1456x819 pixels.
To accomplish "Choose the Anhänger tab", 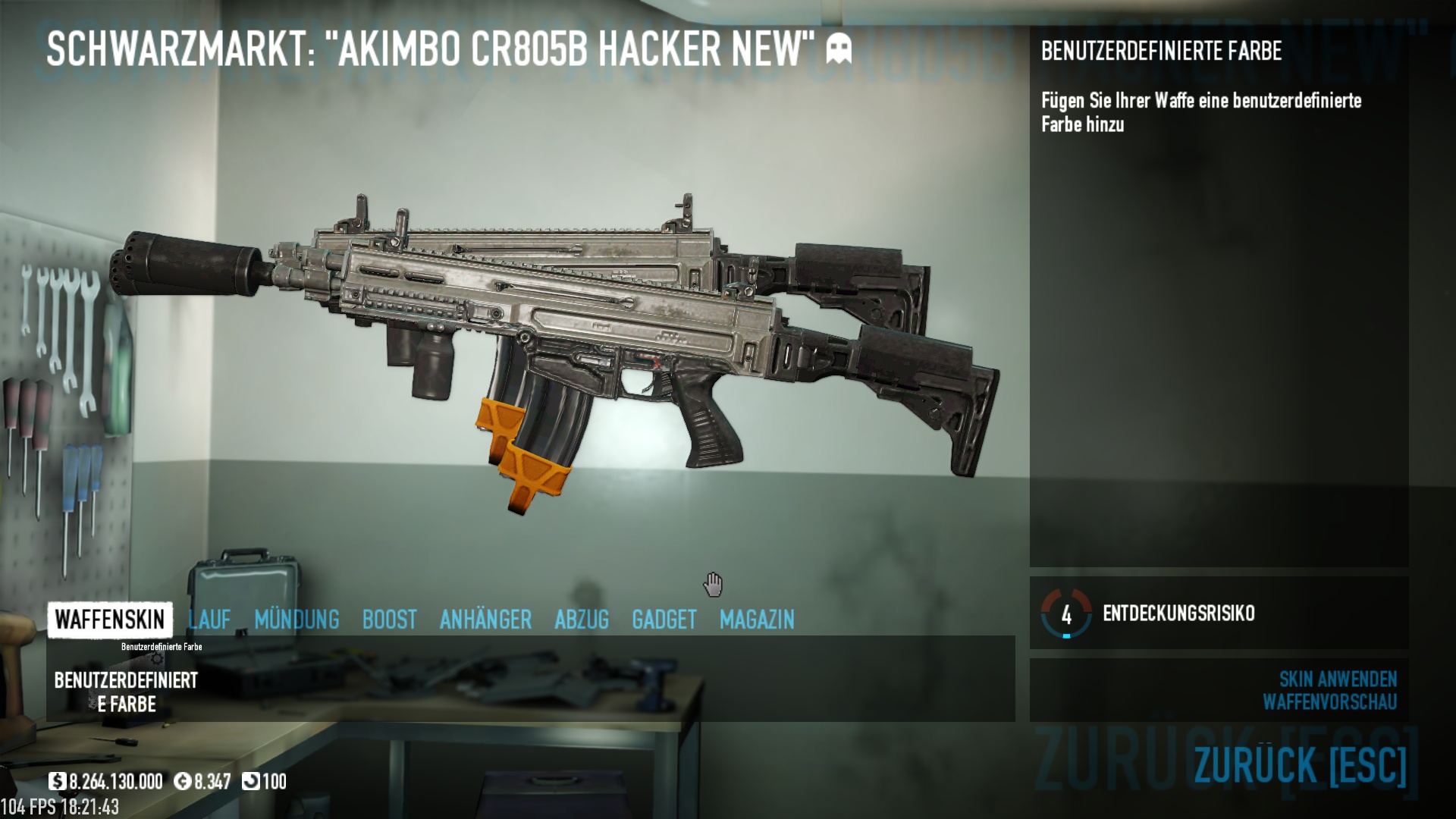I will (x=485, y=620).
